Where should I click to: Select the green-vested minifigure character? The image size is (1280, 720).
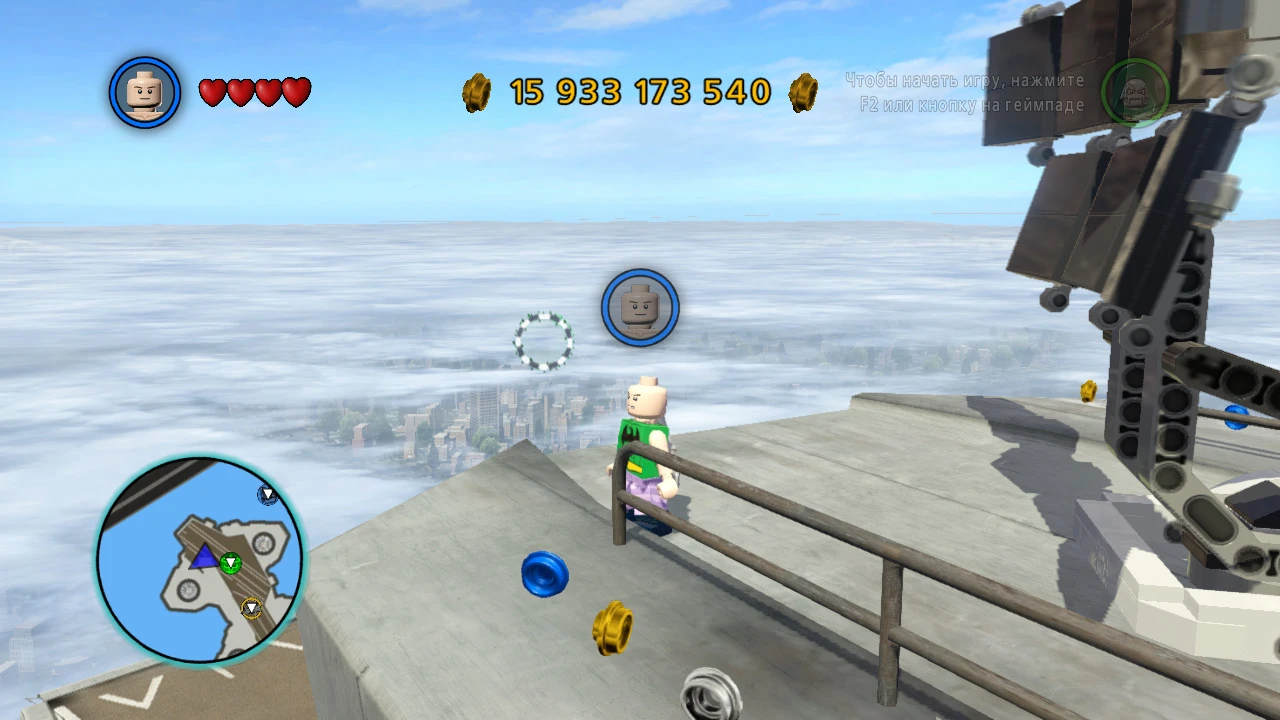(x=644, y=450)
